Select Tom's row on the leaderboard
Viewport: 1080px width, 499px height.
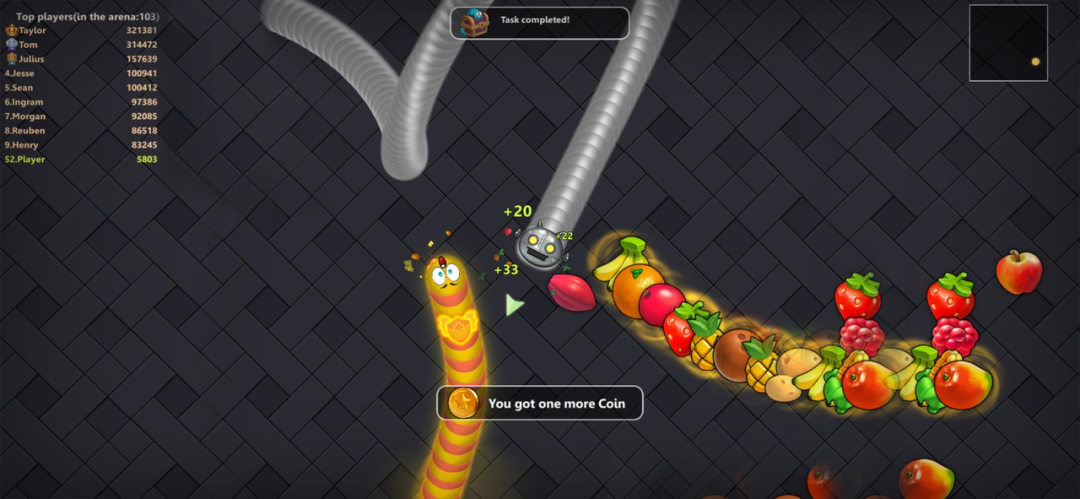80,45
